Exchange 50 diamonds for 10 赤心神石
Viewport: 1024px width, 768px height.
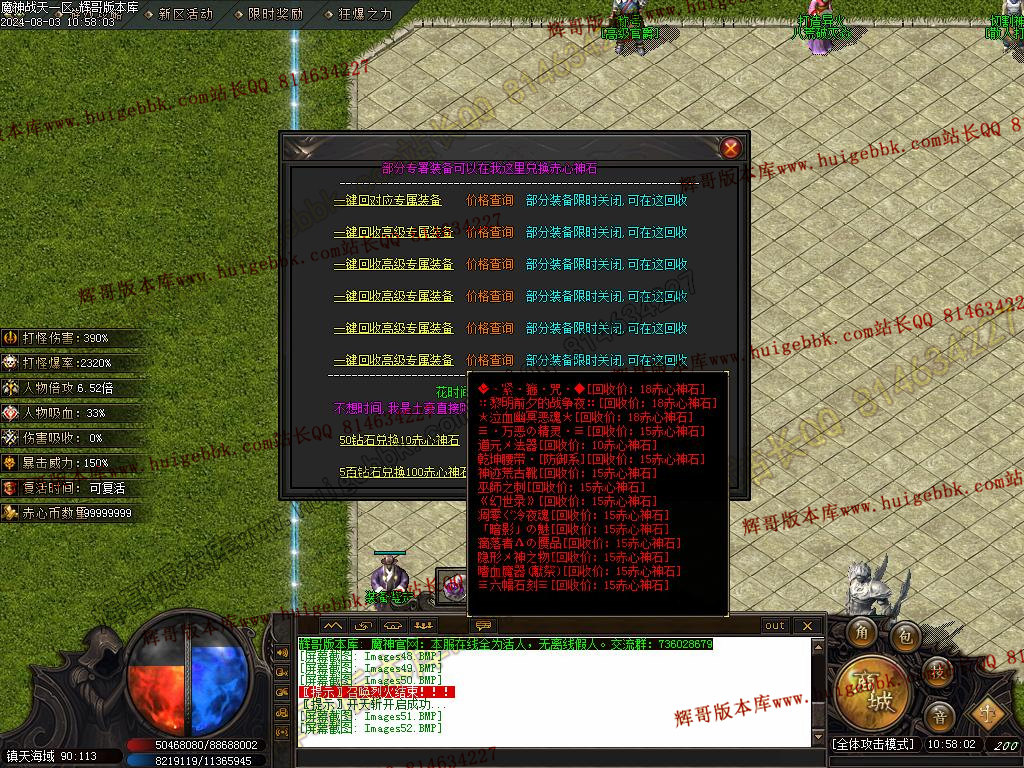tap(399, 440)
